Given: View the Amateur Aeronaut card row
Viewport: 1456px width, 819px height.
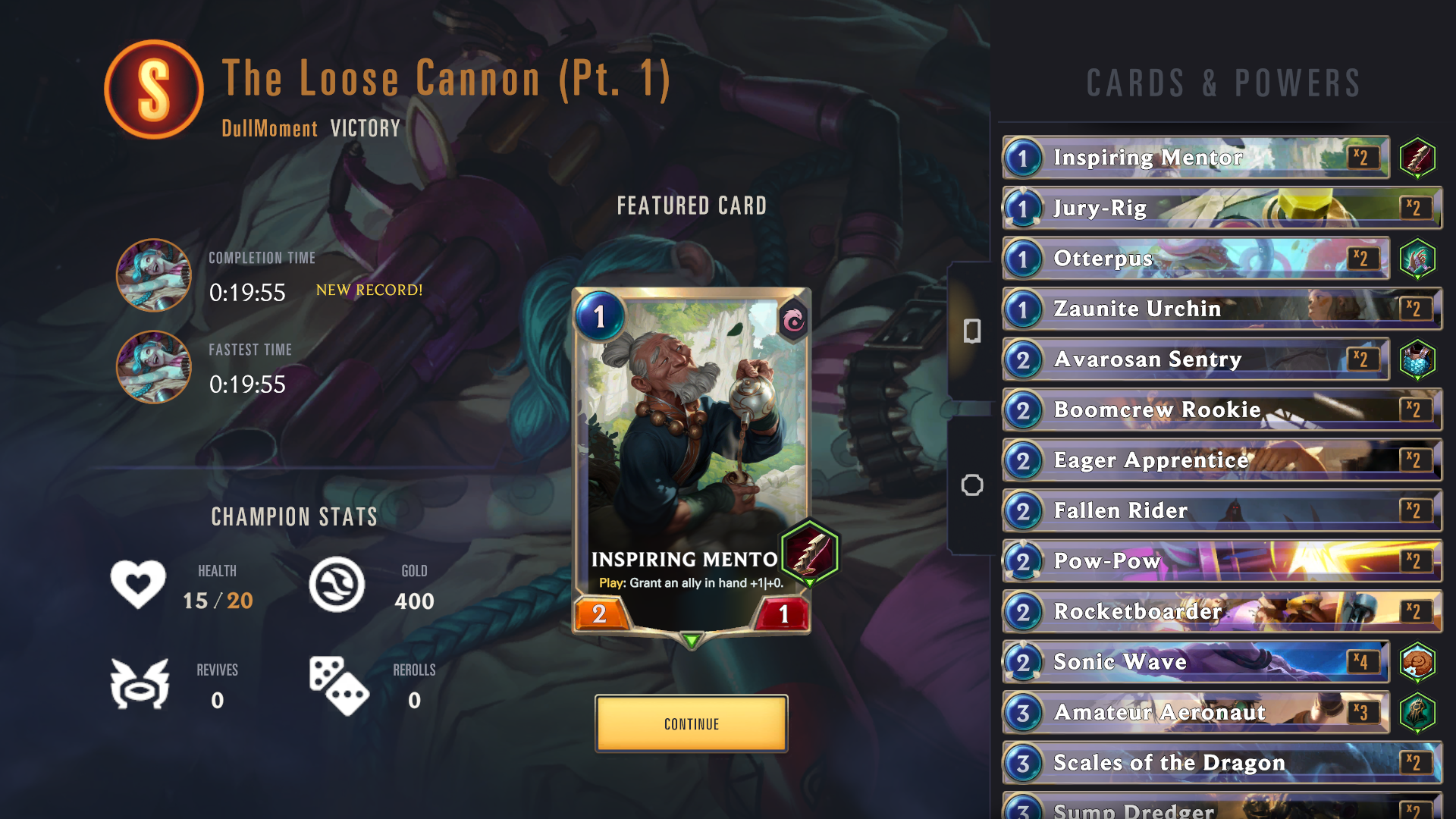Looking at the screenshot, I should 1195,712.
